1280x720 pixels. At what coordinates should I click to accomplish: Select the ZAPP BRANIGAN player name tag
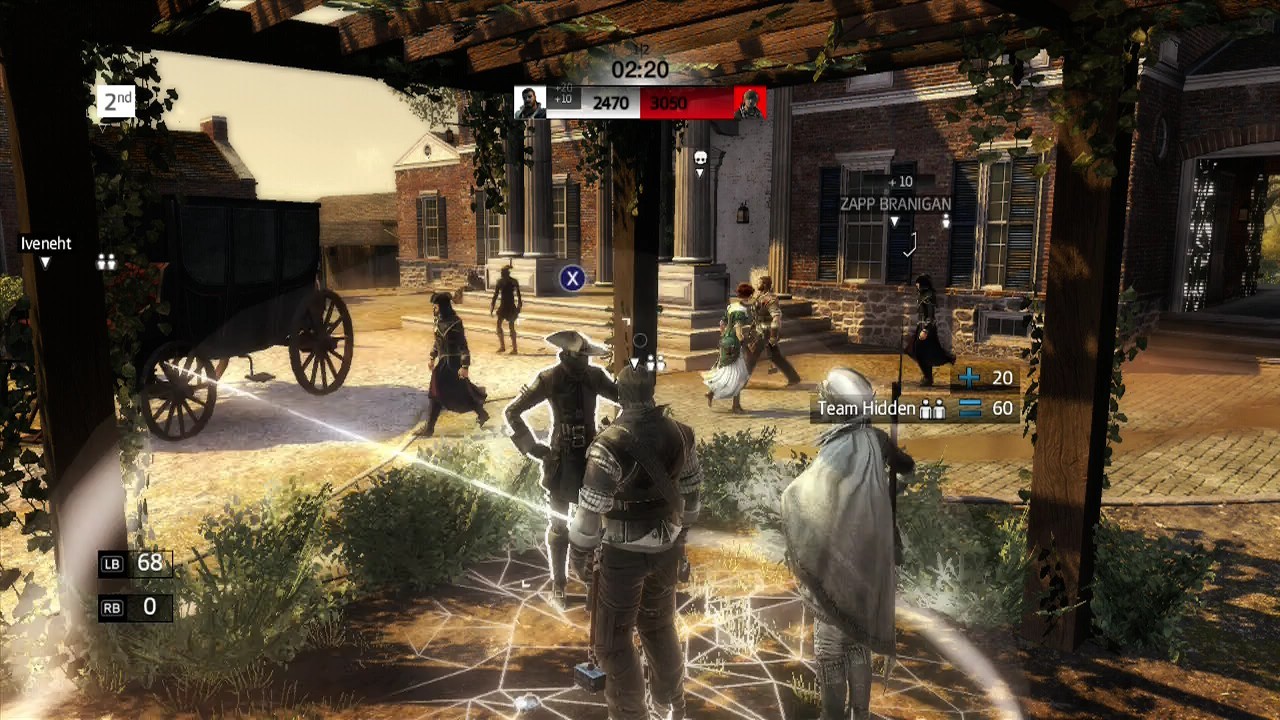[894, 204]
